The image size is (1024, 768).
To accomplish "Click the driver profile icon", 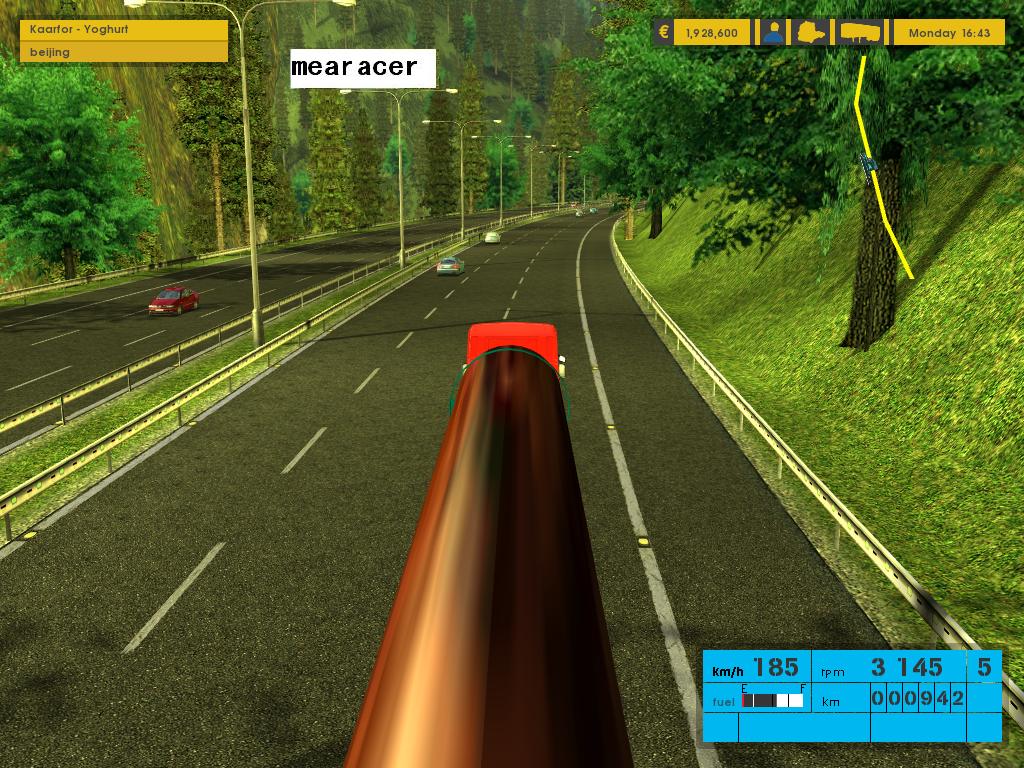I will tap(772, 32).
